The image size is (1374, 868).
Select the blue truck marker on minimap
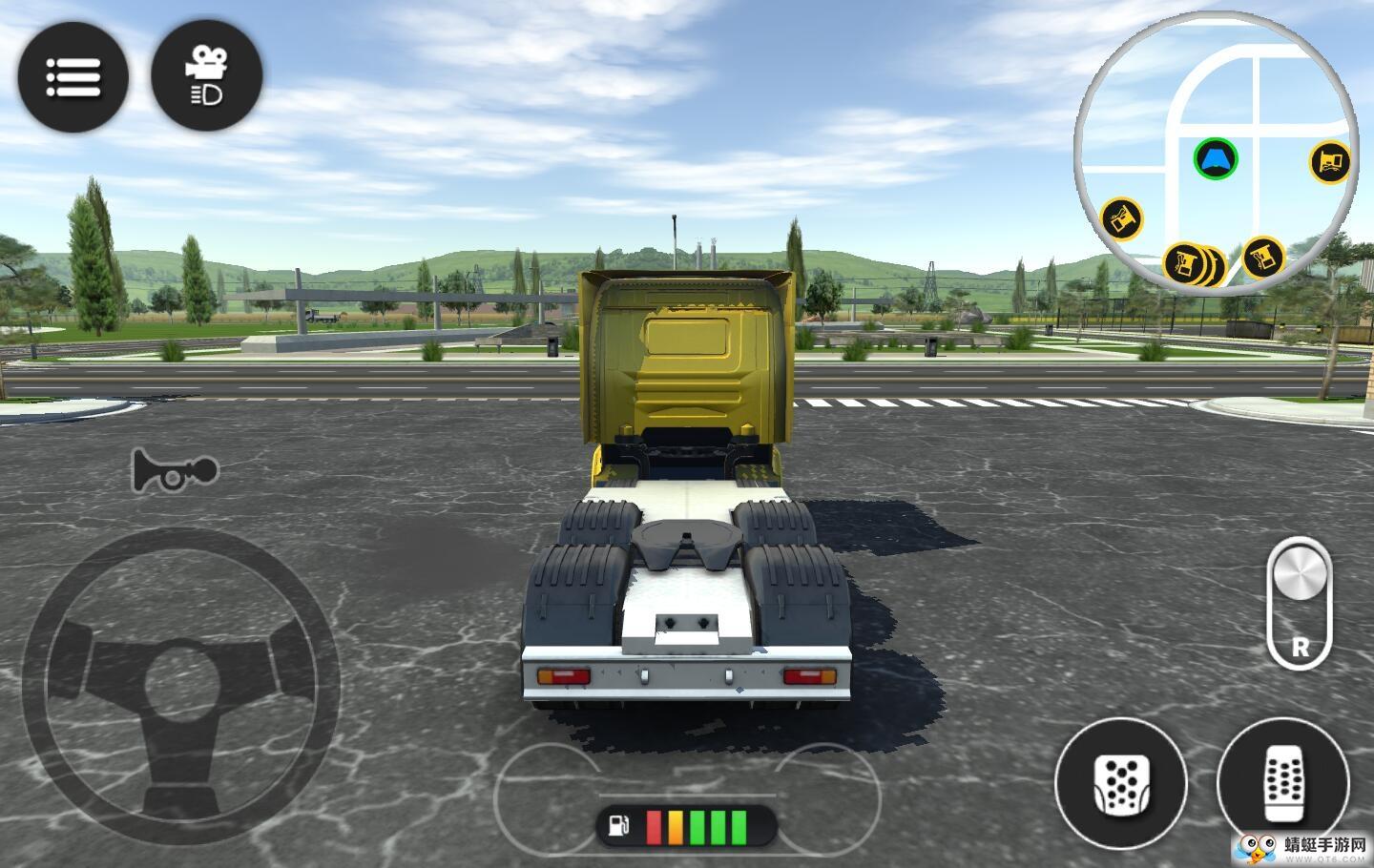1216,158
